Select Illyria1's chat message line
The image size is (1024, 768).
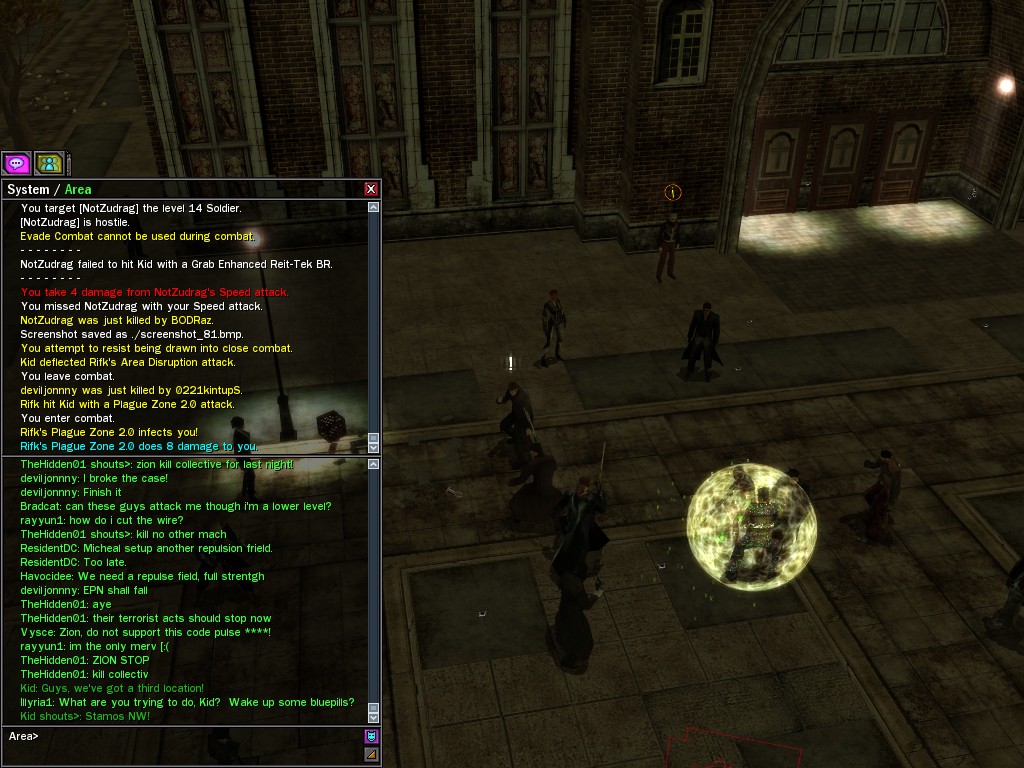[187, 702]
